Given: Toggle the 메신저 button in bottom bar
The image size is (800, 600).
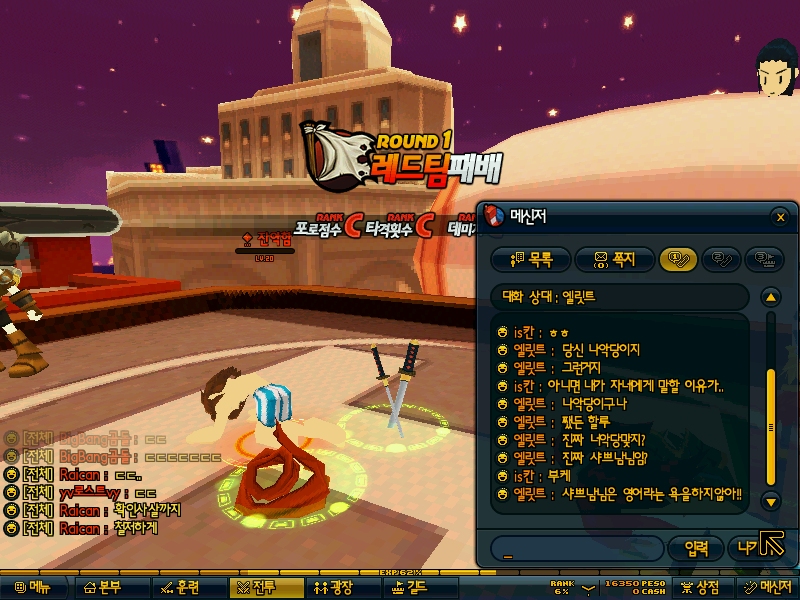Looking at the screenshot, I should [767, 588].
